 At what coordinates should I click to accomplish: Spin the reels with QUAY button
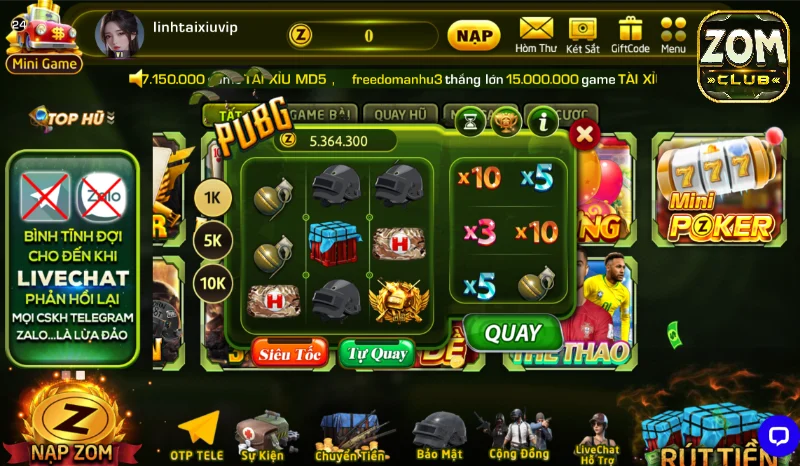[512, 333]
